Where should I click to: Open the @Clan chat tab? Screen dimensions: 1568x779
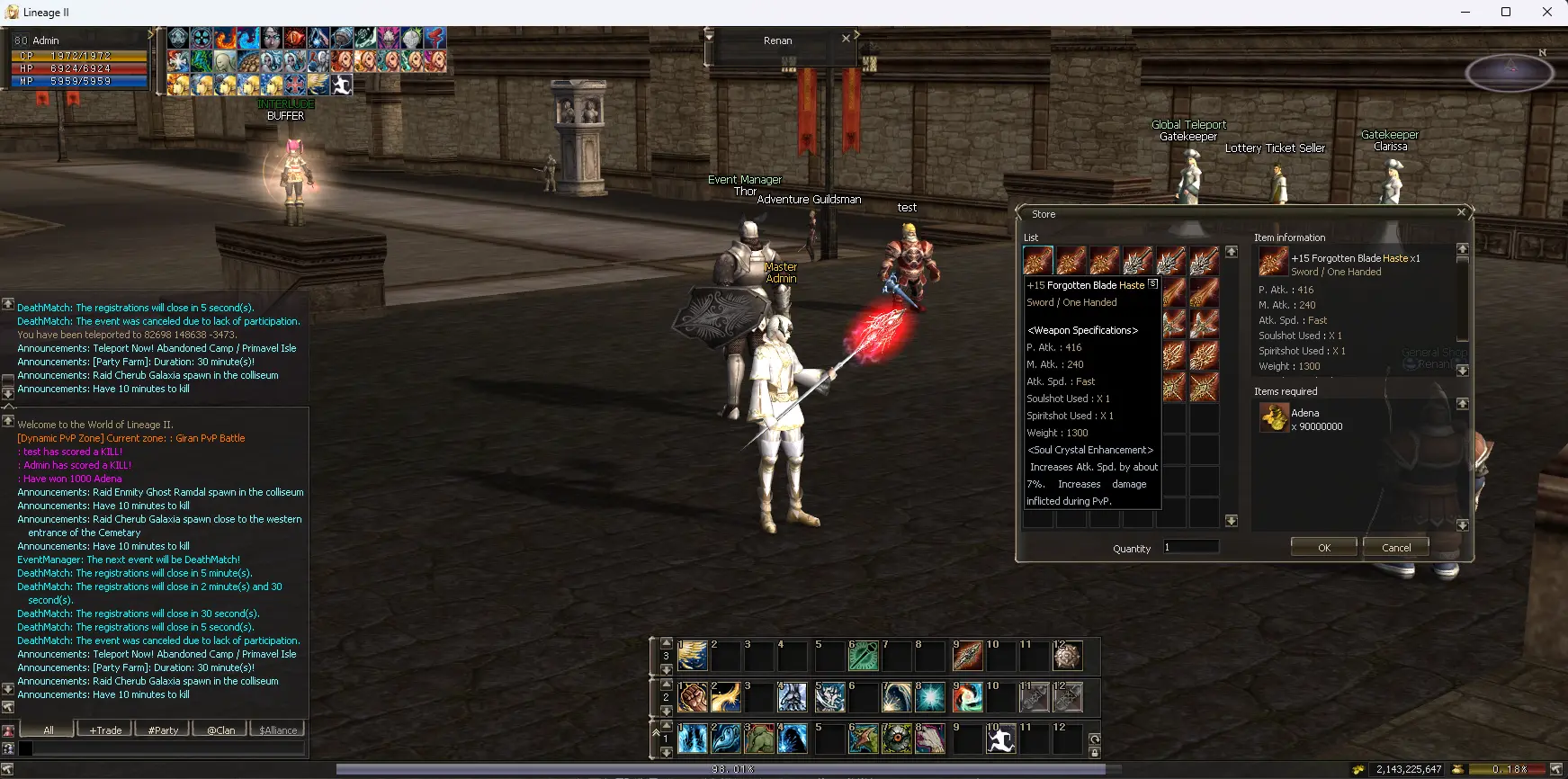(x=220, y=730)
